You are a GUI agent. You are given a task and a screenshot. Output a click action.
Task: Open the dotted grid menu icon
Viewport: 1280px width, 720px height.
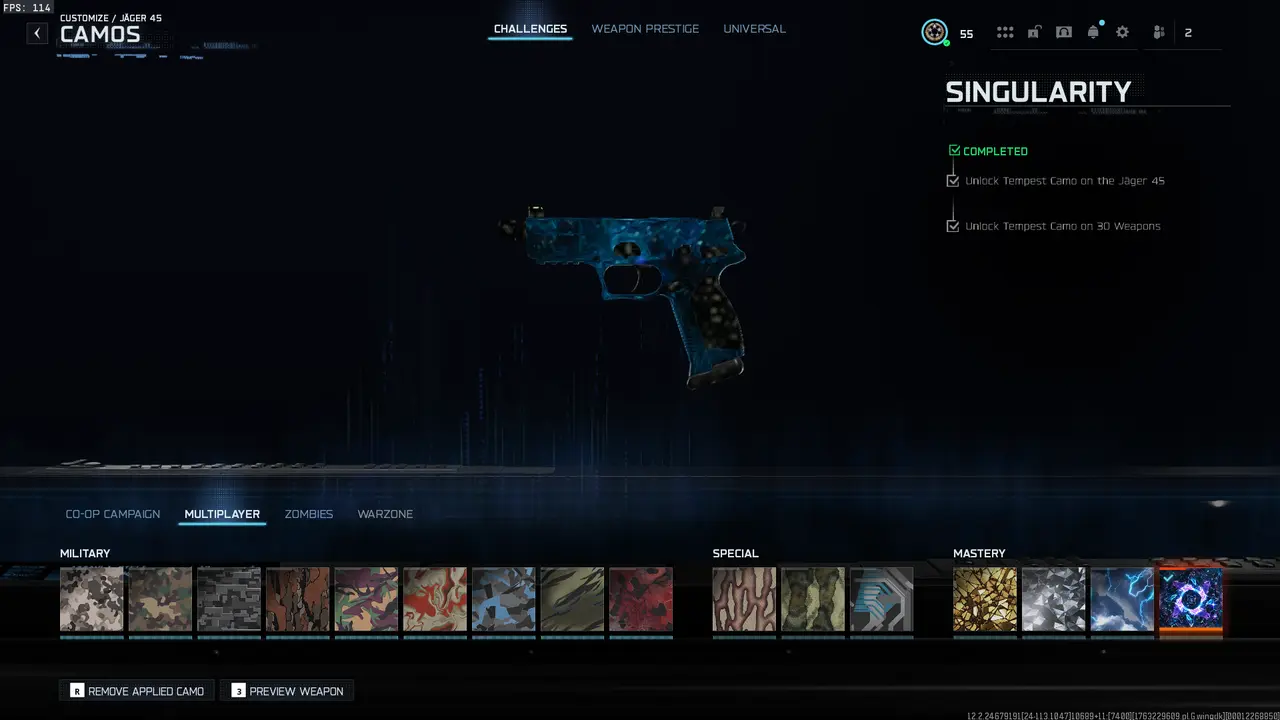[x=1005, y=31]
